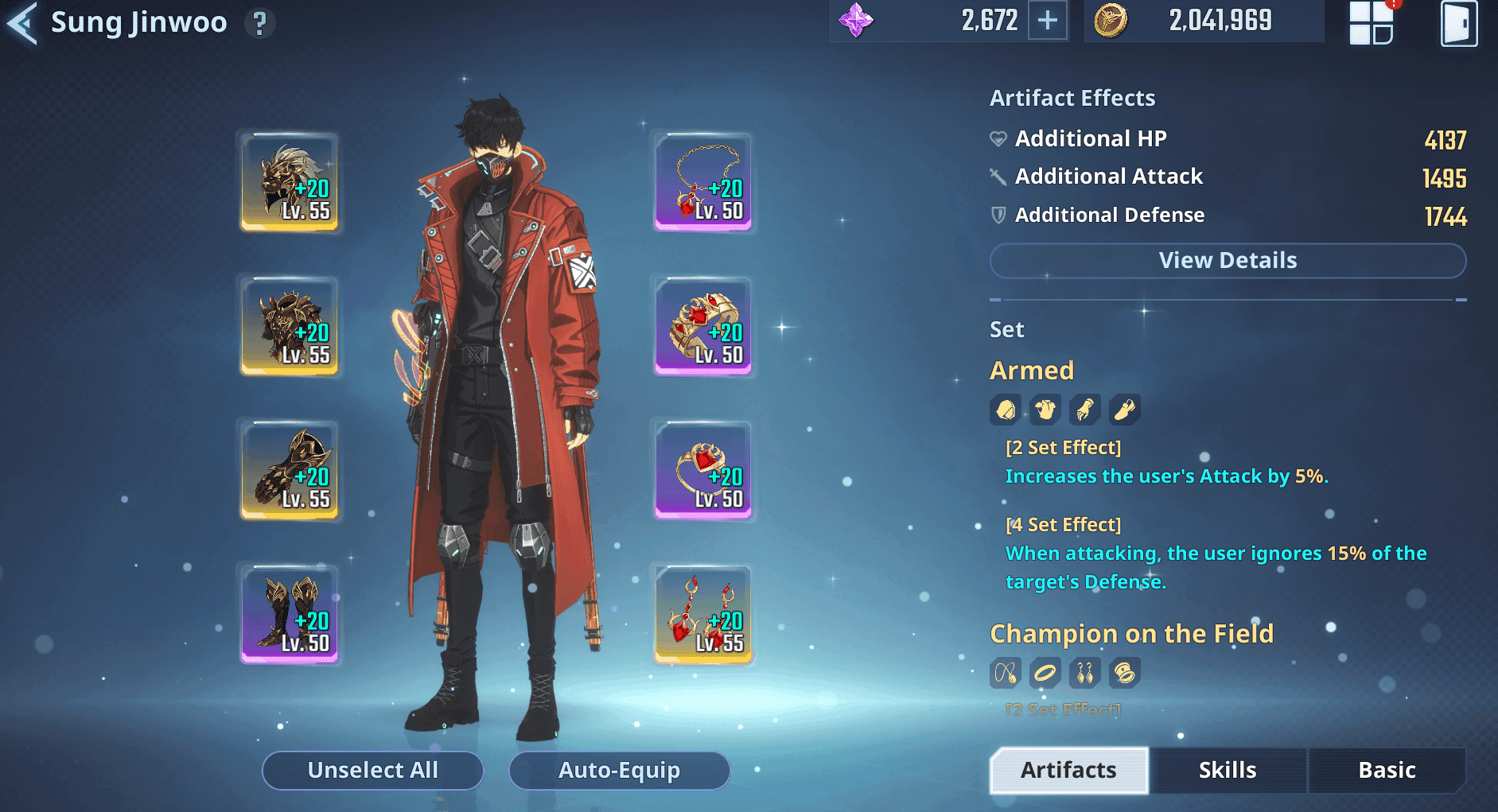Open View Details for artifact effects

pyautogui.click(x=1227, y=260)
